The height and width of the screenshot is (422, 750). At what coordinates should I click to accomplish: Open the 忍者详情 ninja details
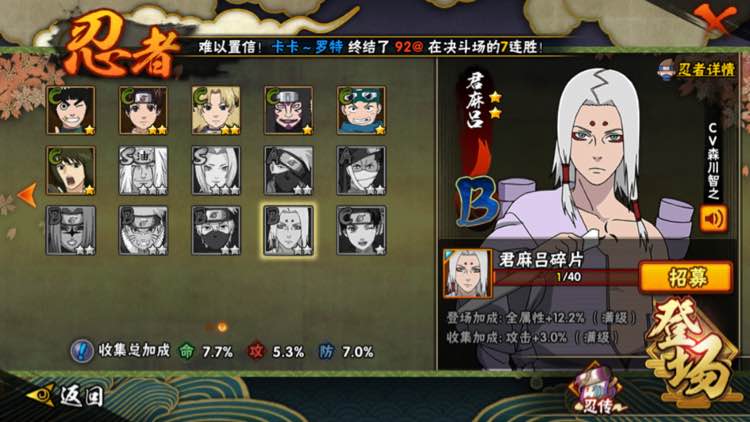(x=698, y=69)
